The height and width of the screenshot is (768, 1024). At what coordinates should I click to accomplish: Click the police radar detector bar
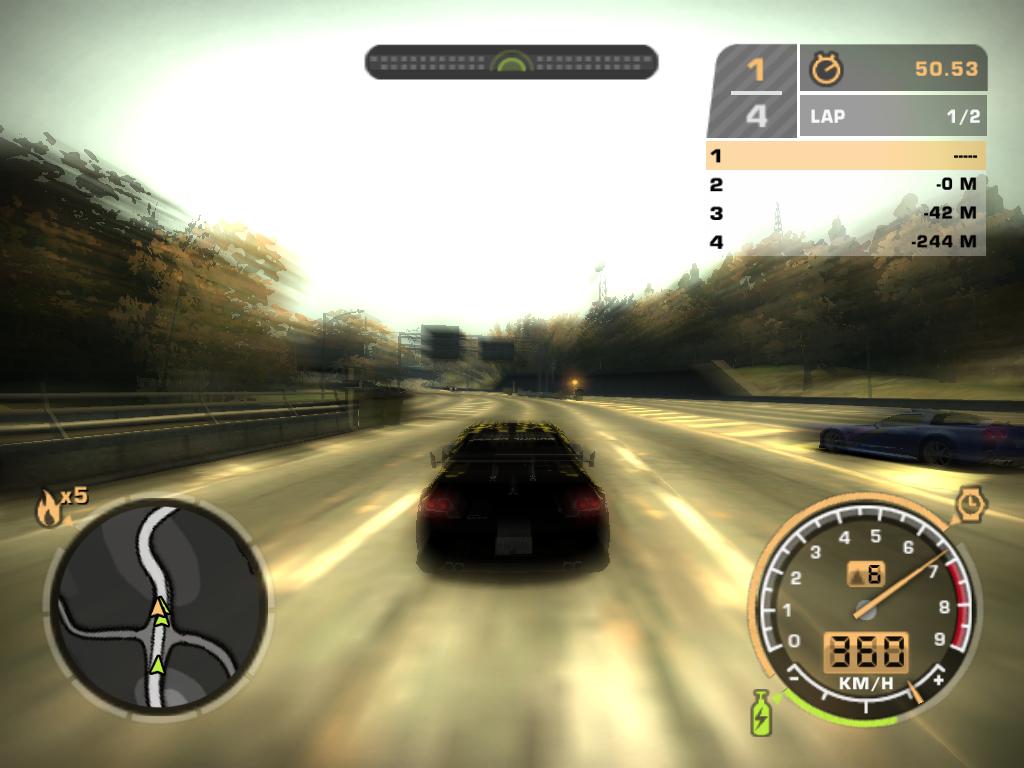pyautogui.click(x=511, y=62)
